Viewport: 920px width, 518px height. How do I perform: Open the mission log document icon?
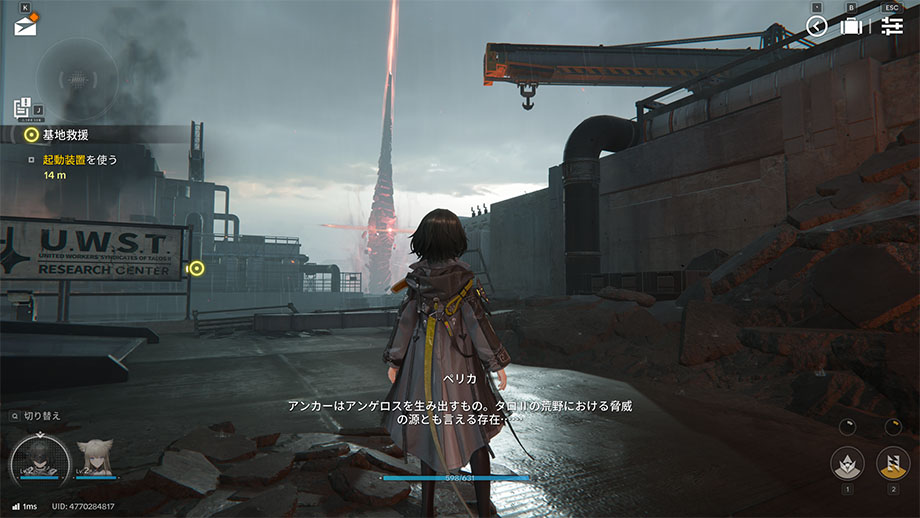[x=22, y=107]
